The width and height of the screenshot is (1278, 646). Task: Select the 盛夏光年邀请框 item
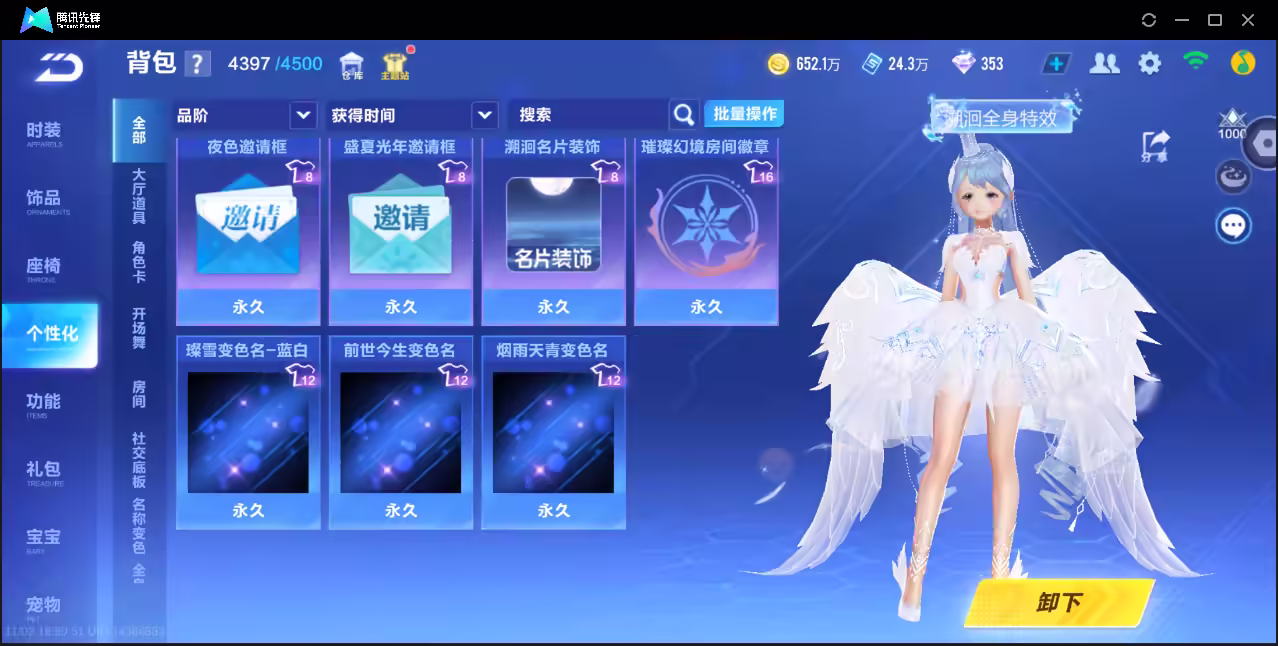[400, 230]
